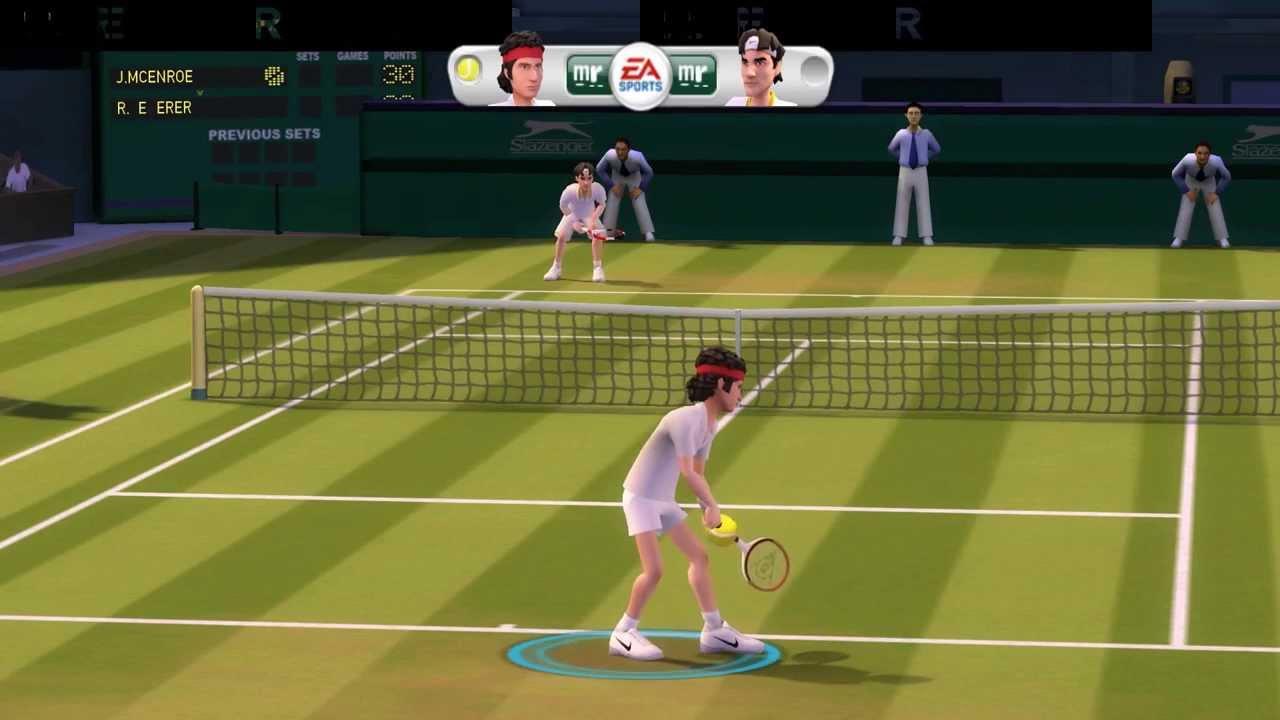Open the SETS column on the scoreboard
Image resolution: width=1280 pixels, height=720 pixels.
tap(308, 56)
